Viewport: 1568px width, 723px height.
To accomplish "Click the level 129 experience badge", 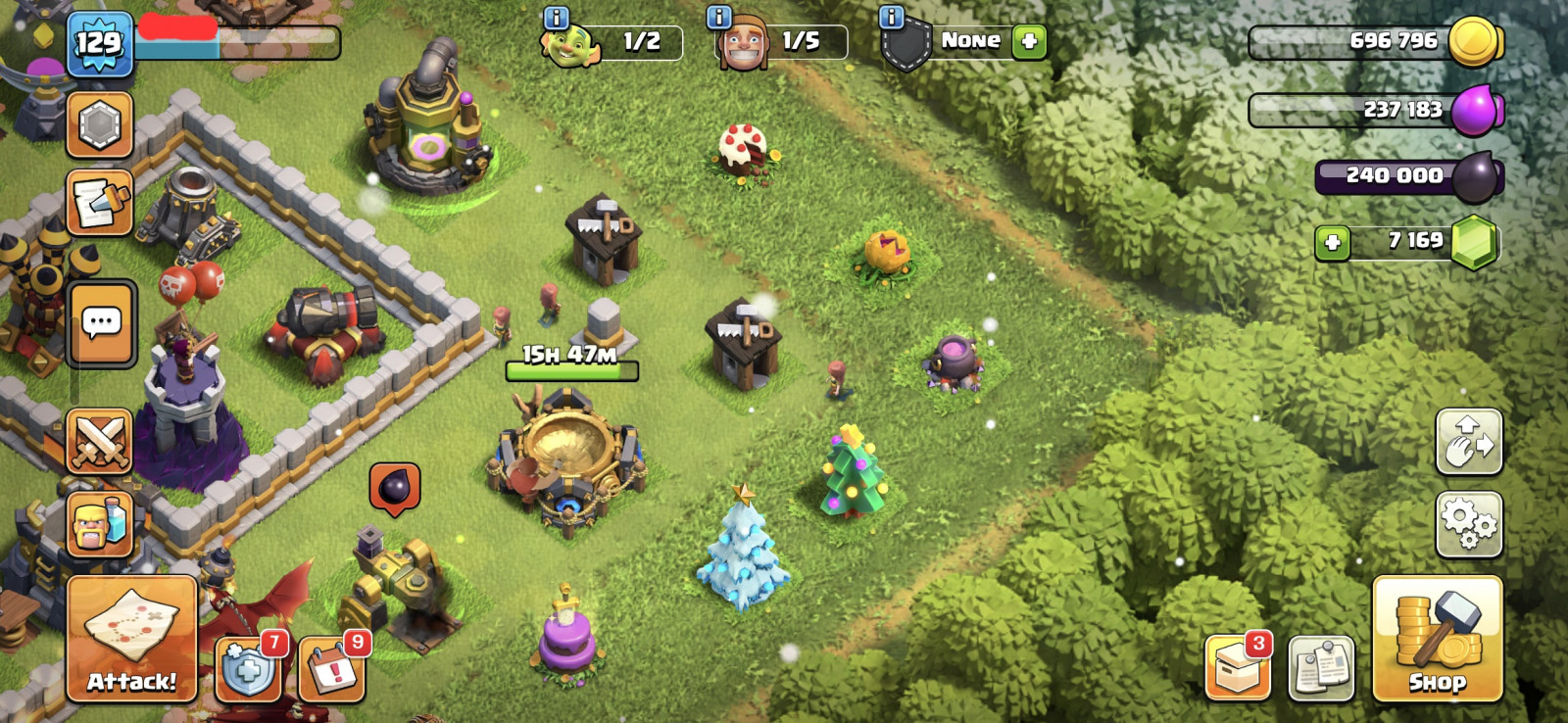I will (99, 44).
